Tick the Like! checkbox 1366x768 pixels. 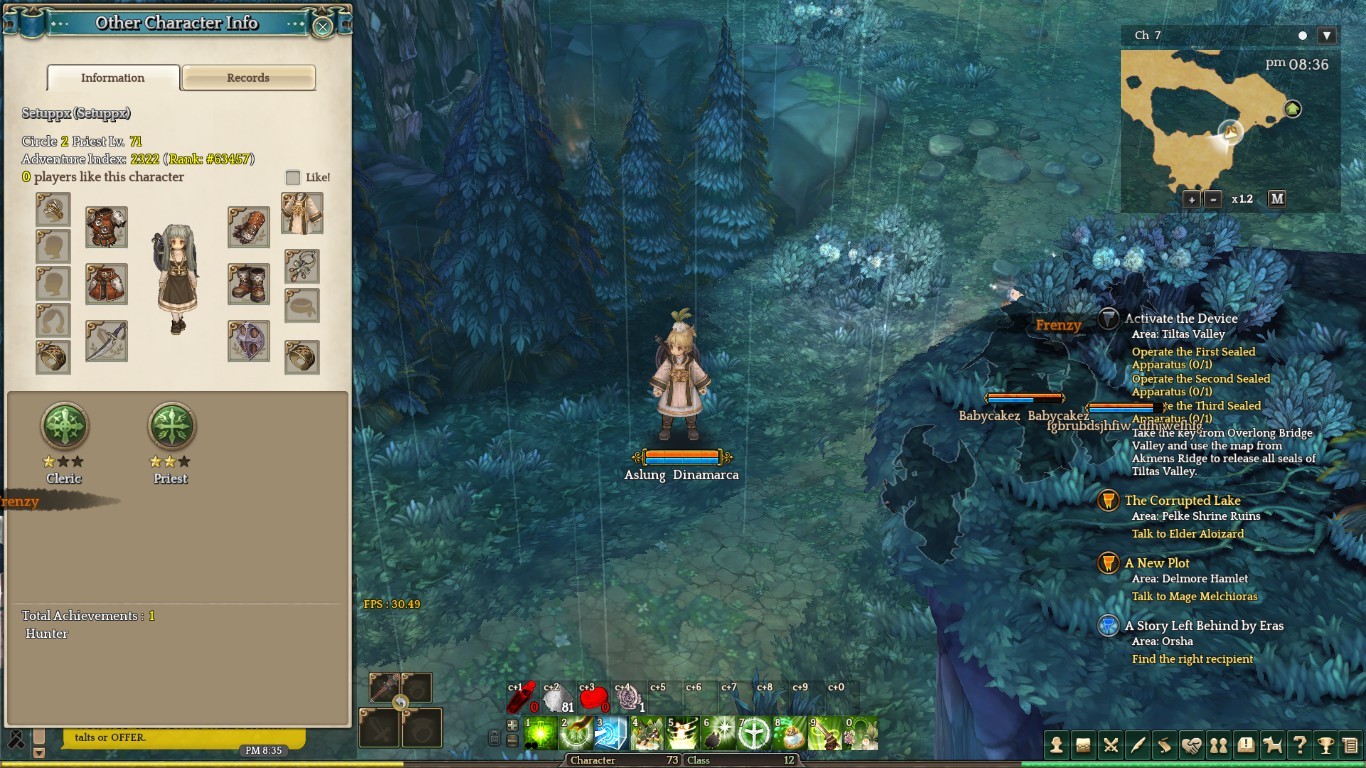pos(293,177)
